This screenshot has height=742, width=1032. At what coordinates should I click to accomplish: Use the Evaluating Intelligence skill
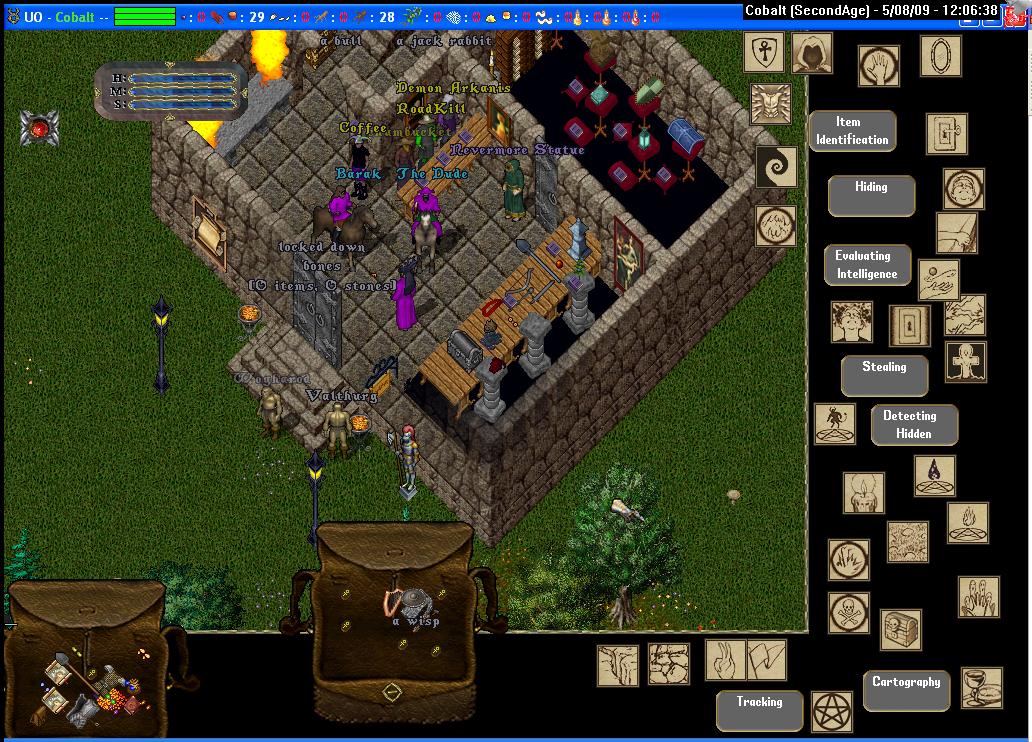pyautogui.click(x=867, y=265)
